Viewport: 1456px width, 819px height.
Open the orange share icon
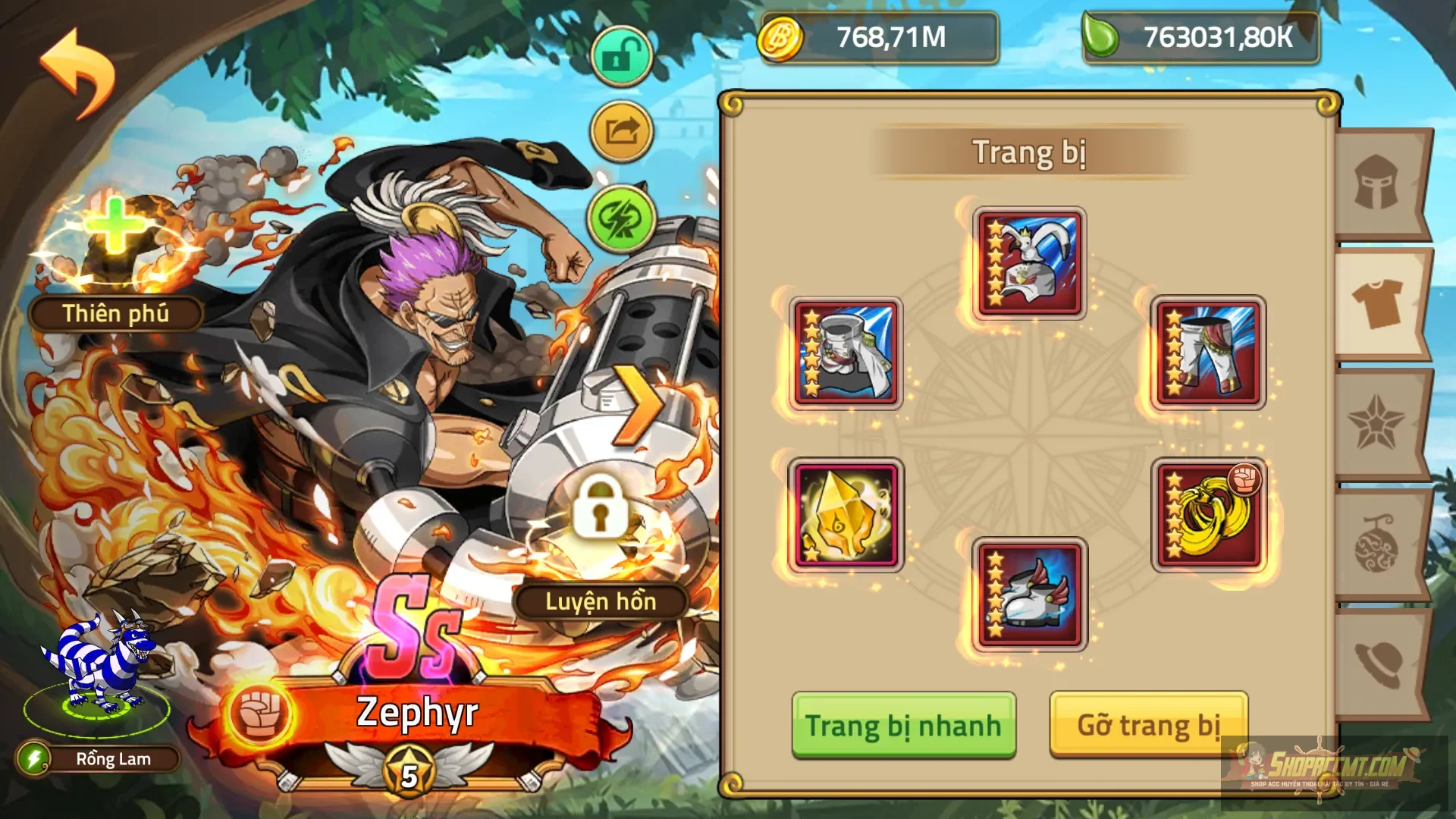coord(620,130)
